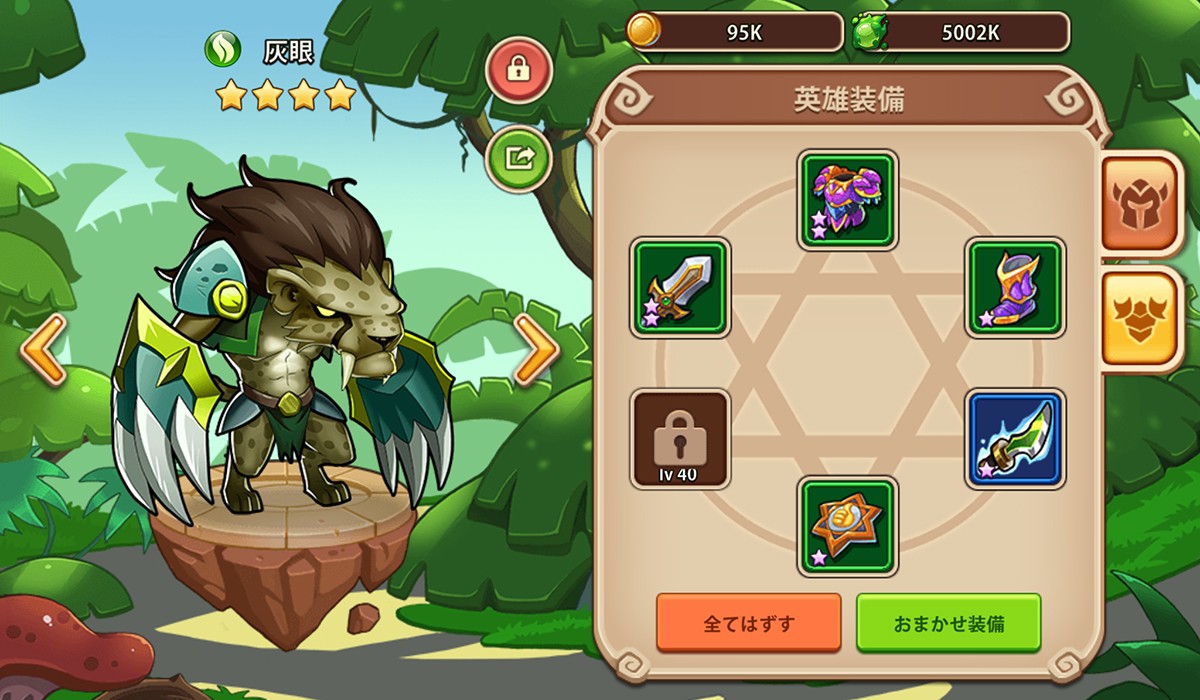The image size is (1200, 700).
Task: Switch to the yellow crest tab
Action: pyautogui.click(x=1142, y=318)
